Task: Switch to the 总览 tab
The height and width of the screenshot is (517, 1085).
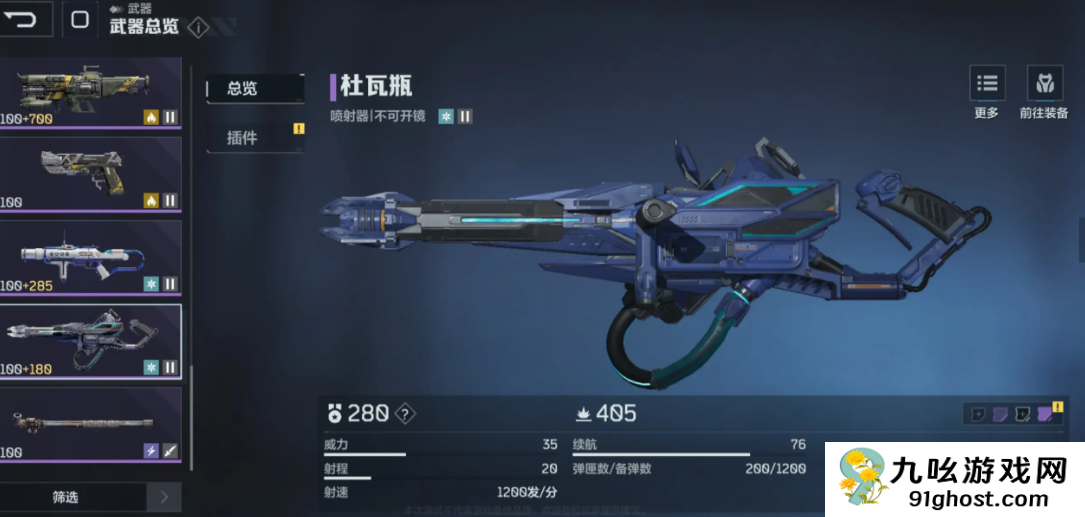Action: click(x=254, y=88)
